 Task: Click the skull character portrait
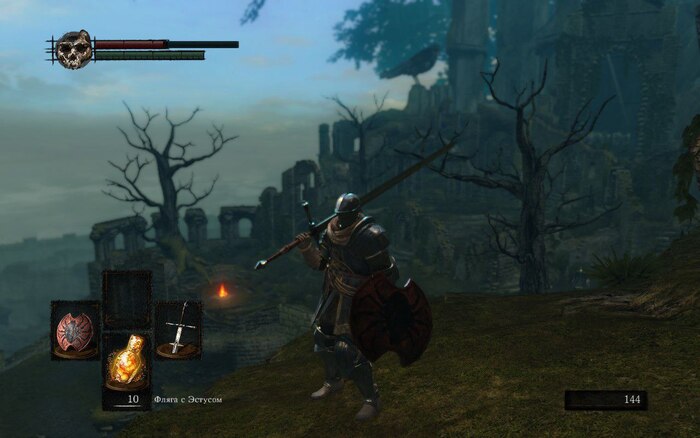pos(73,48)
